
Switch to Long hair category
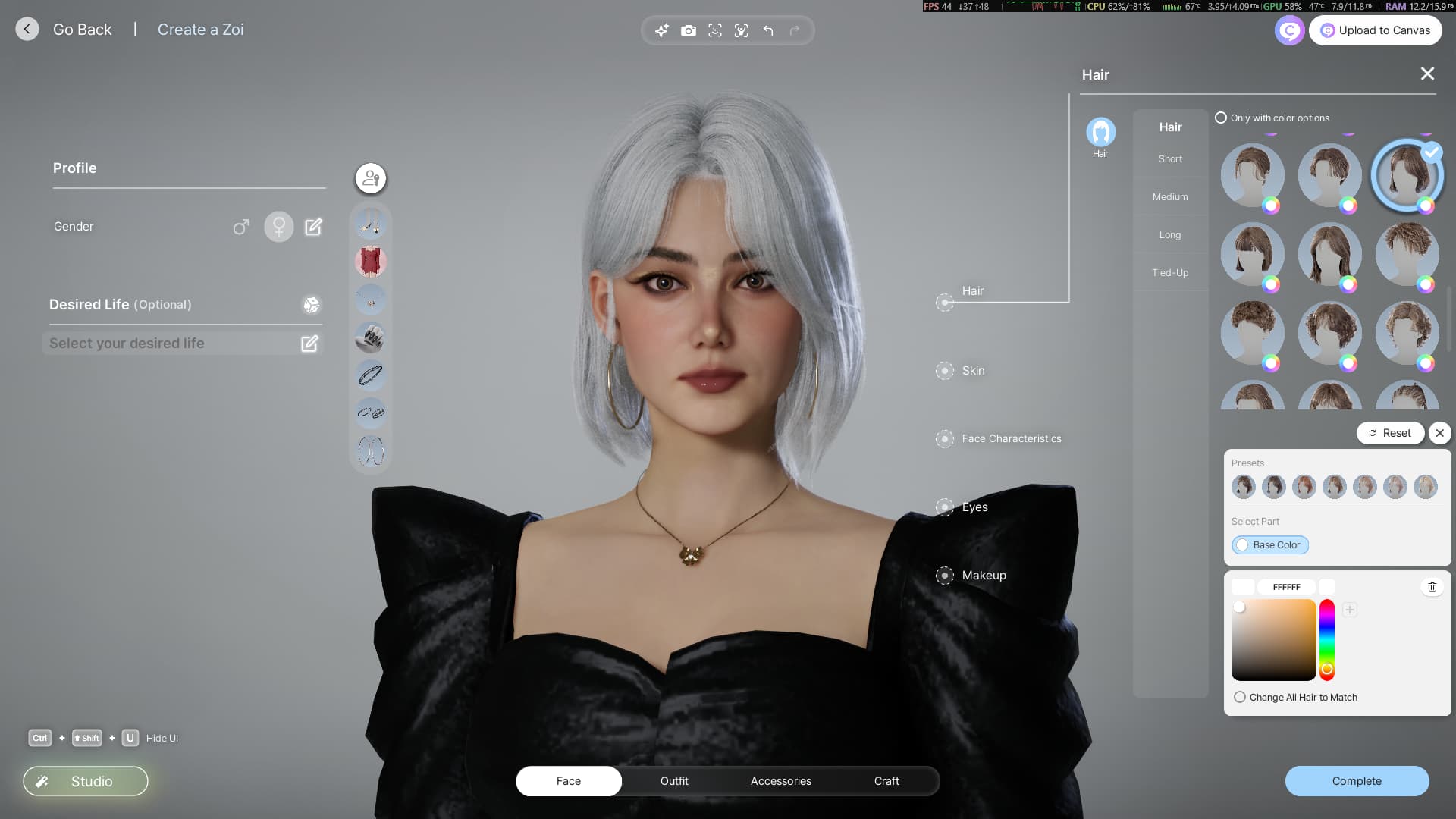point(1170,235)
